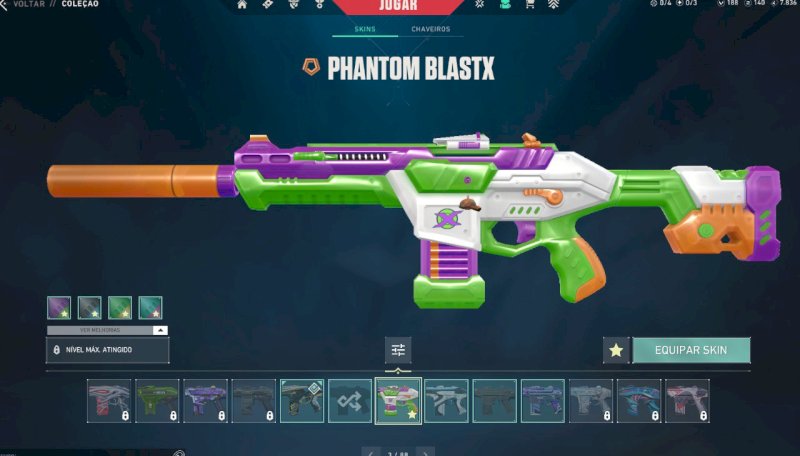
Task: Pick the green variant color swatch
Action: point(120,308)
